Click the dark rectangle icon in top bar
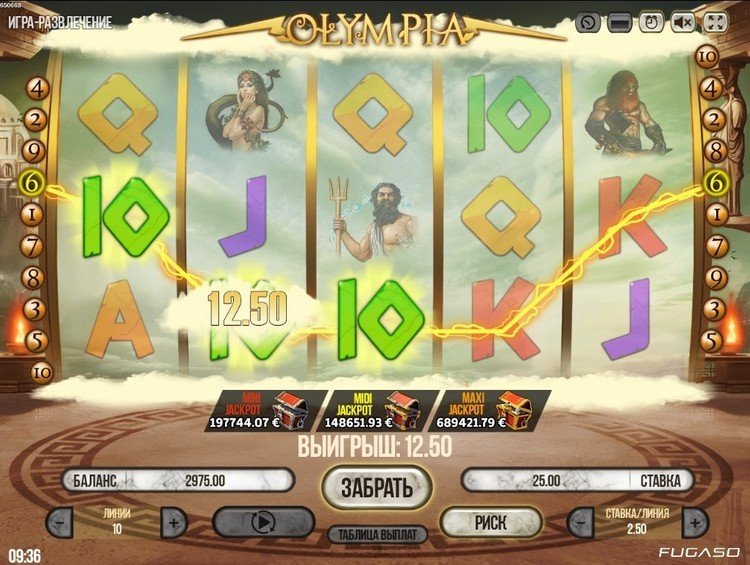 620,22
